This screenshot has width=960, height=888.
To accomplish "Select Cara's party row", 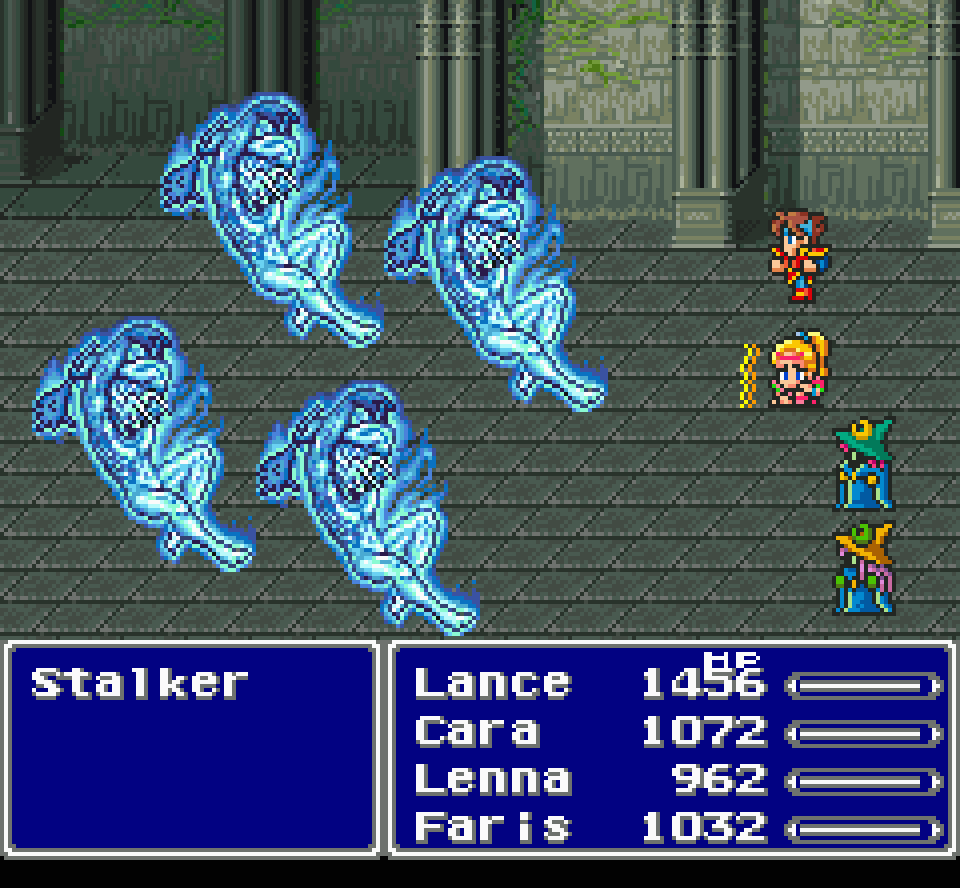I will pos(476,732).
